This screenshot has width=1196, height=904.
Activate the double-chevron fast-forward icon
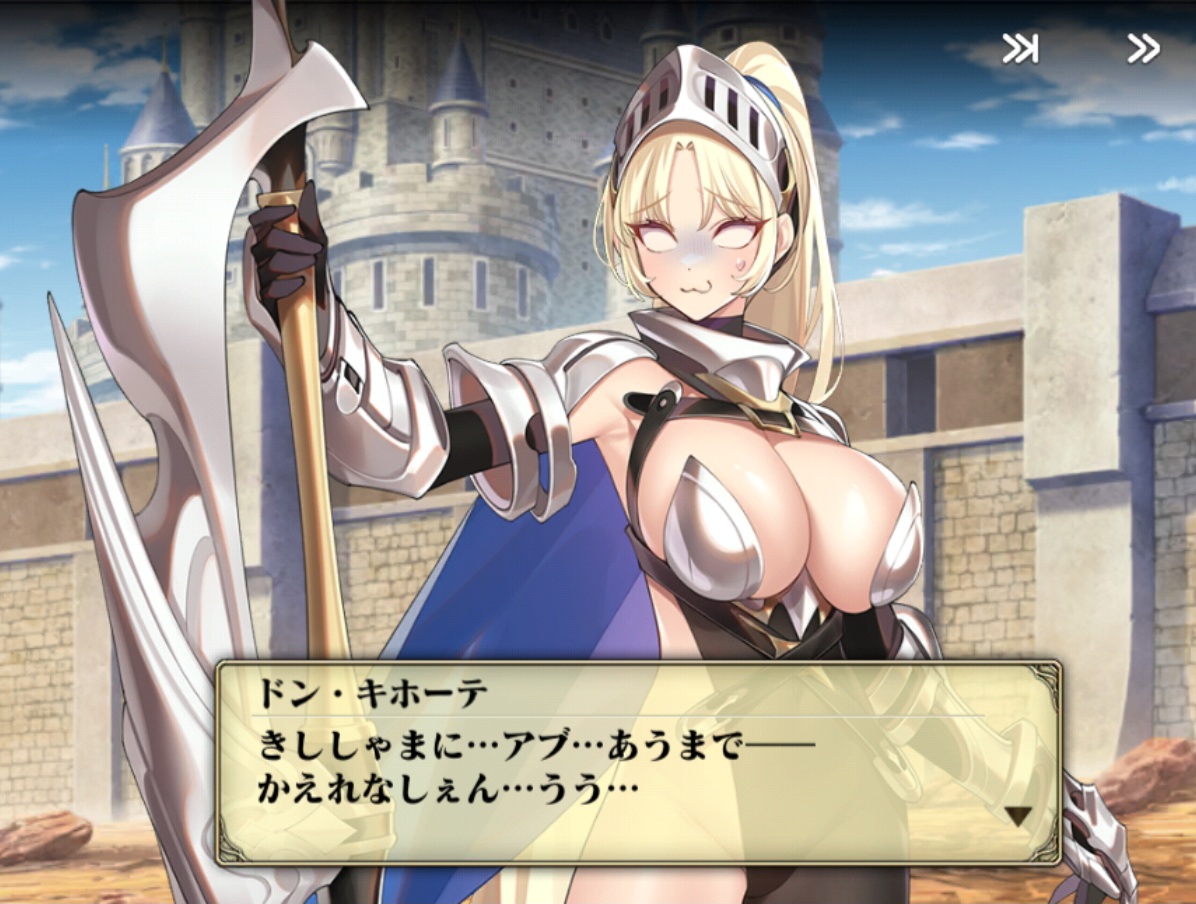tap(1142, 49)
